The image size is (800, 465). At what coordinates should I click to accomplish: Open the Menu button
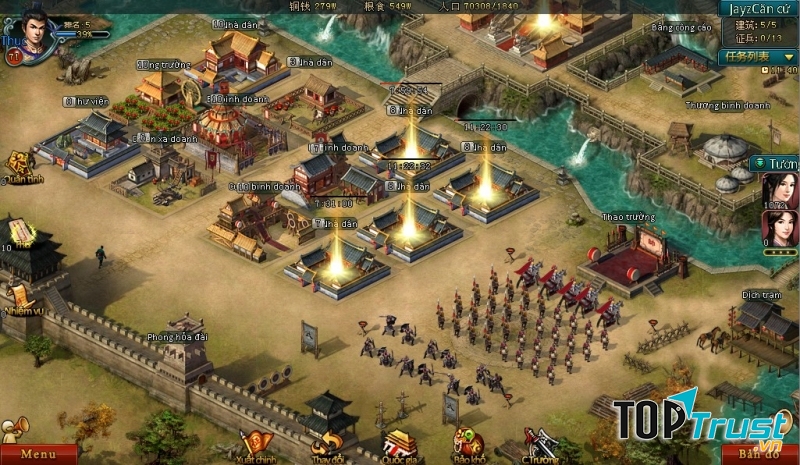(38, 455)
